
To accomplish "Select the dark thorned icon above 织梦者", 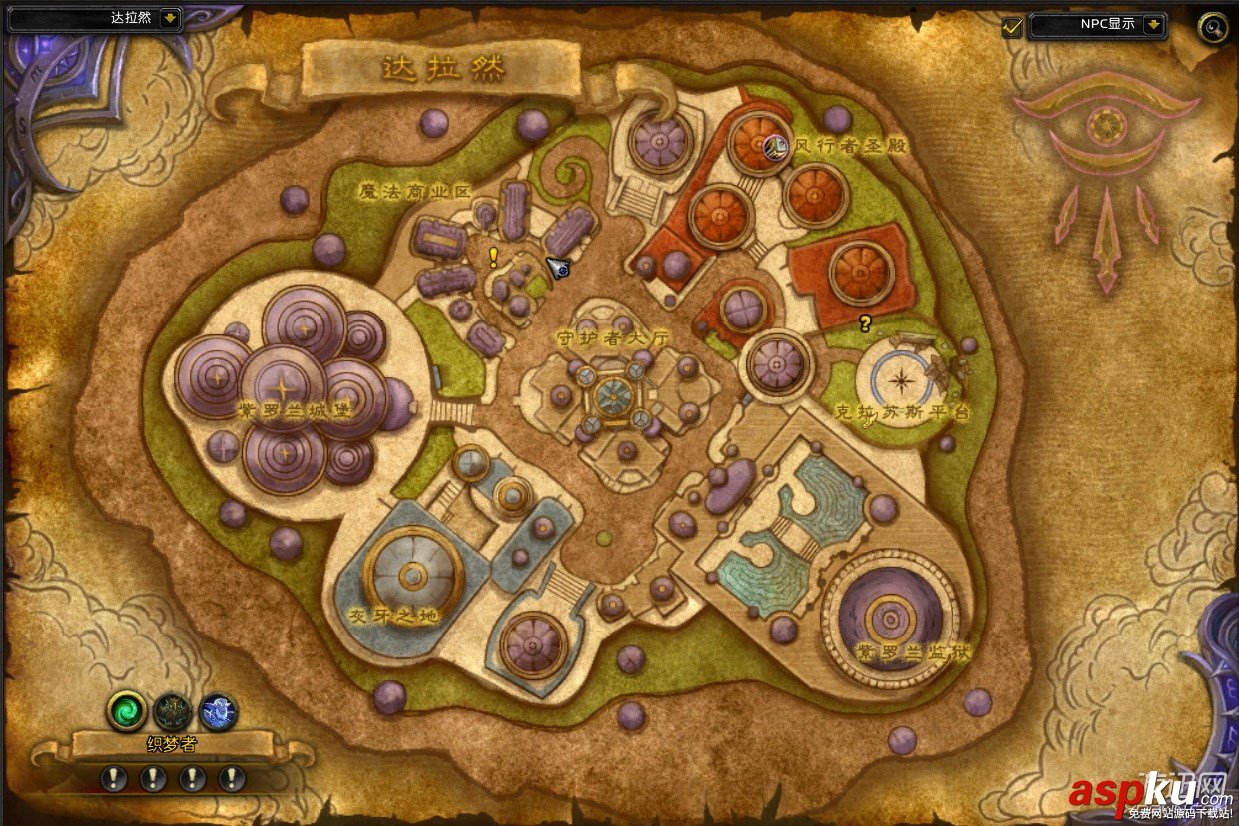I will click(173, 711).
